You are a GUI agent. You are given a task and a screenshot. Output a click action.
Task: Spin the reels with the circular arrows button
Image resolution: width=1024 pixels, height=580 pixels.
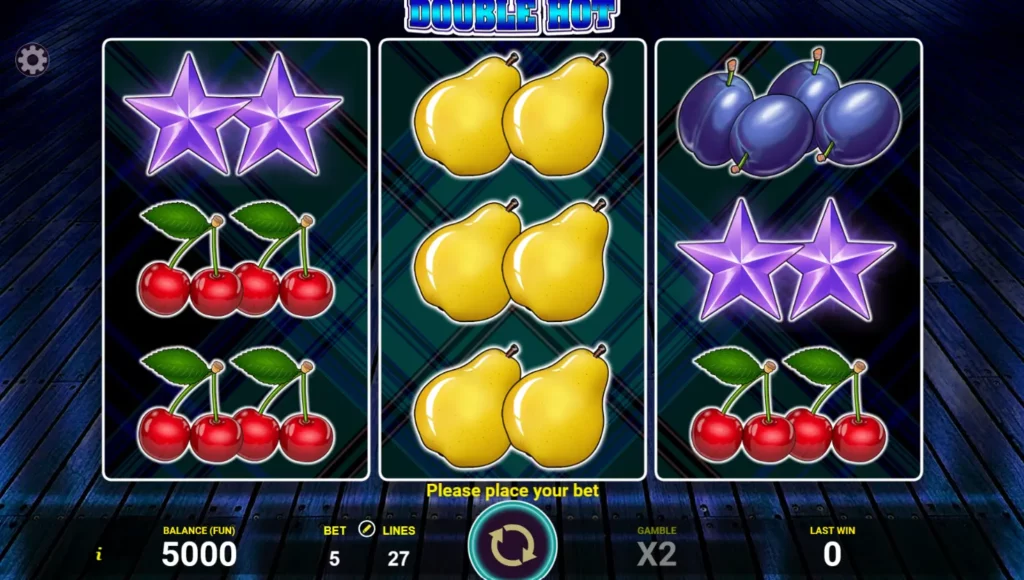click(512, 544)
